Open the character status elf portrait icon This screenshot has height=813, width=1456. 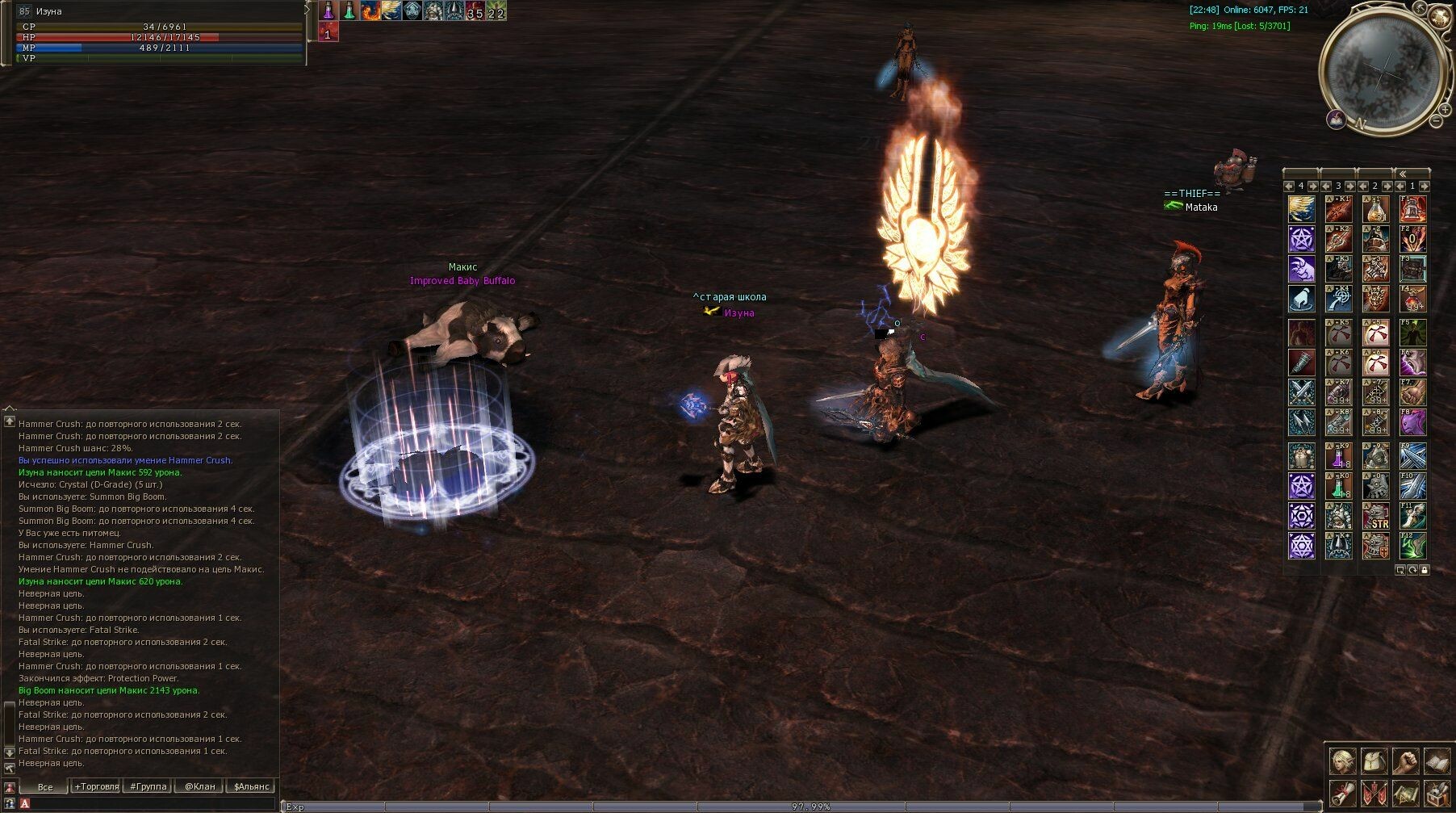[x=1343, y=761]
